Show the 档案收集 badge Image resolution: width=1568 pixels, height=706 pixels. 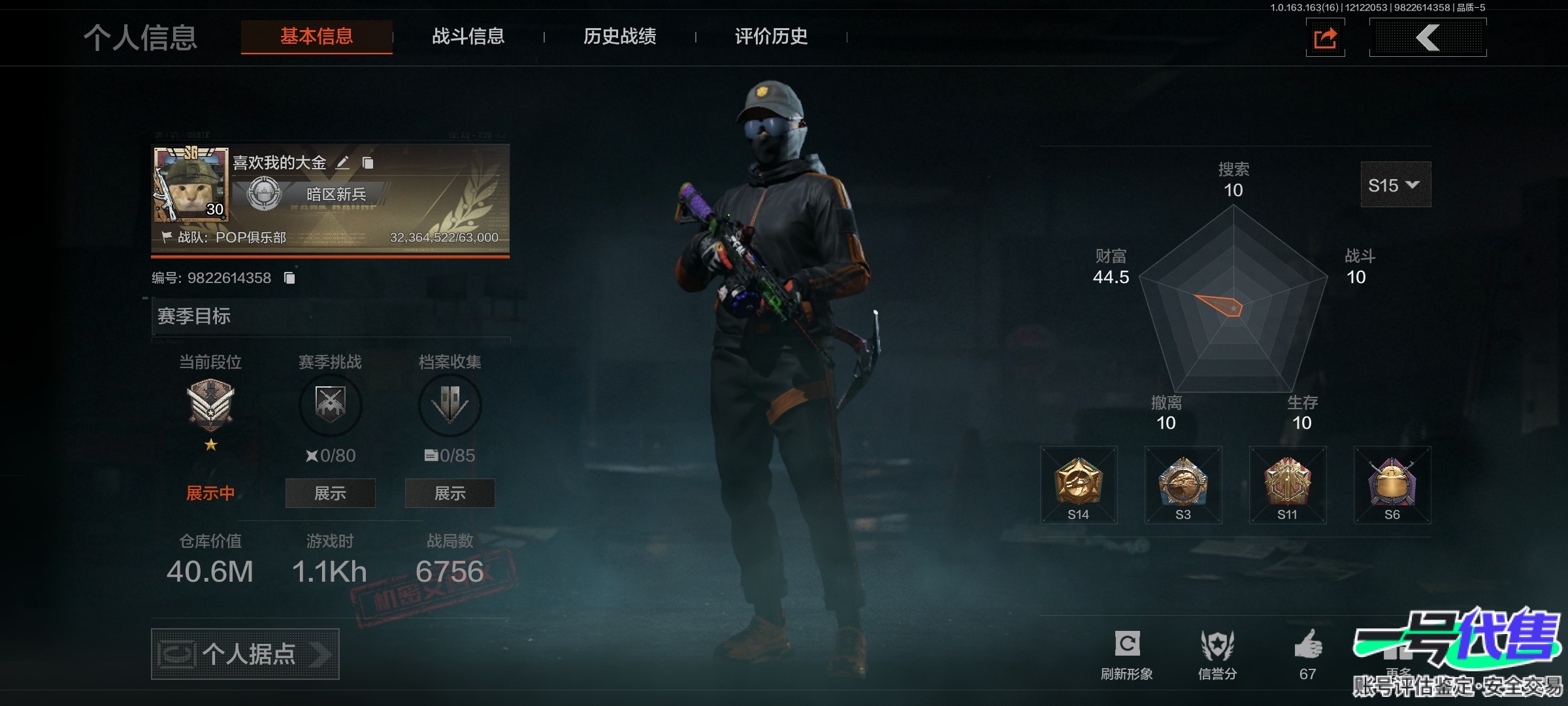[449, 493]
